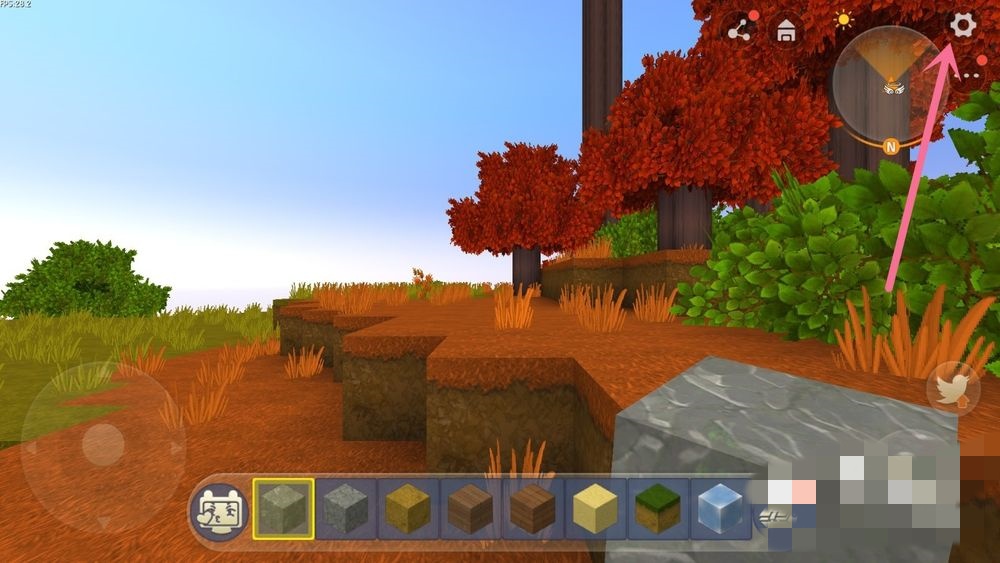Image resolution: width=1000 pixels, height=563 pixels.
Task: Open the house home button
Action: (x=787, y=31)
